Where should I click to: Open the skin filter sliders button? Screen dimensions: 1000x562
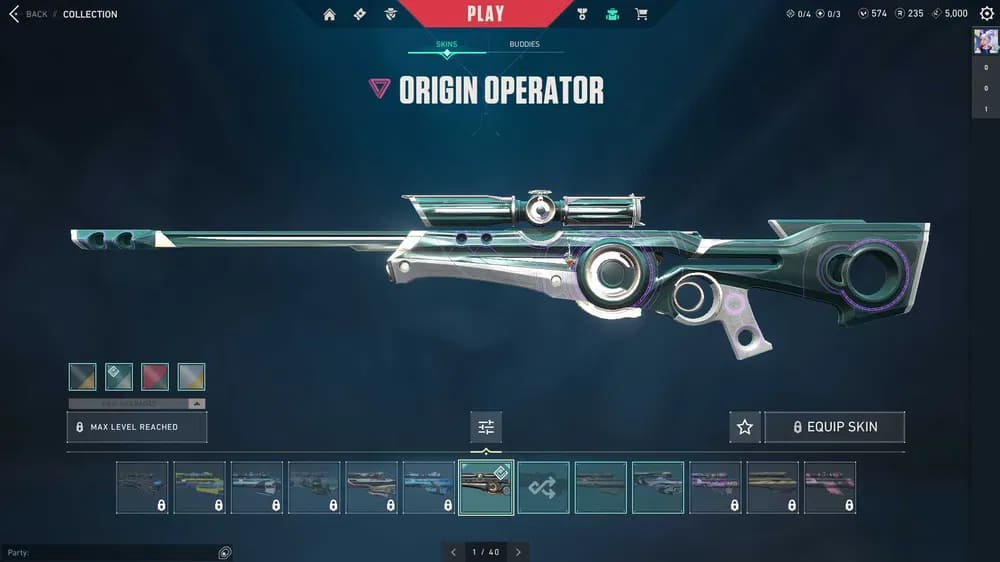coord(486,427)
